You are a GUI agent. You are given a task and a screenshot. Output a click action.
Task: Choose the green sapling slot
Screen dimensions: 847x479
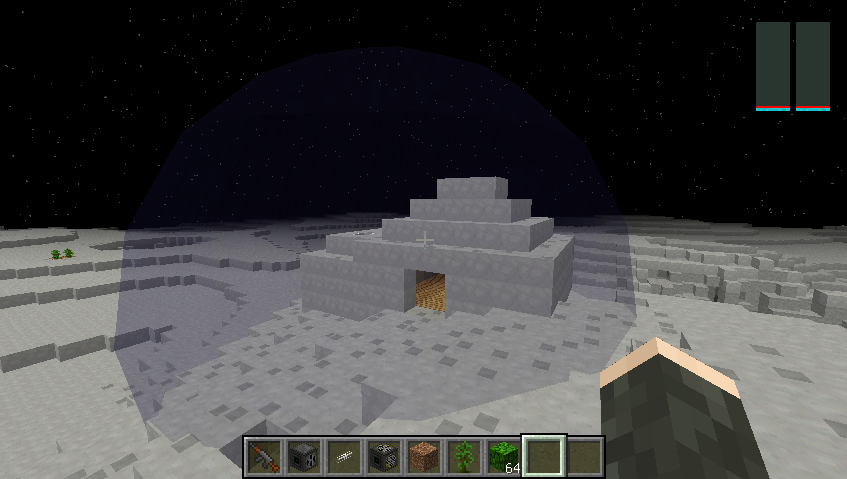[x=464, y=456]
